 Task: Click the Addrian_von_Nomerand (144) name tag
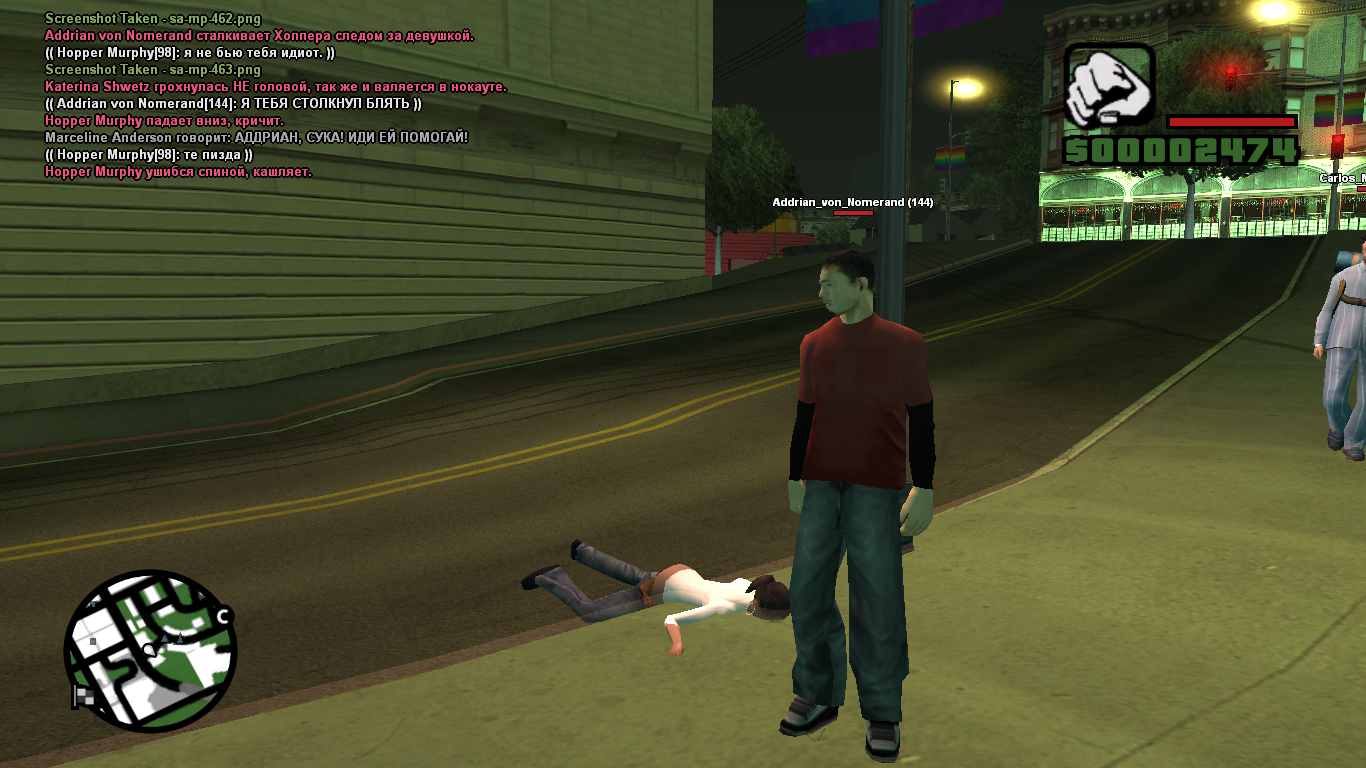(852, 202)
